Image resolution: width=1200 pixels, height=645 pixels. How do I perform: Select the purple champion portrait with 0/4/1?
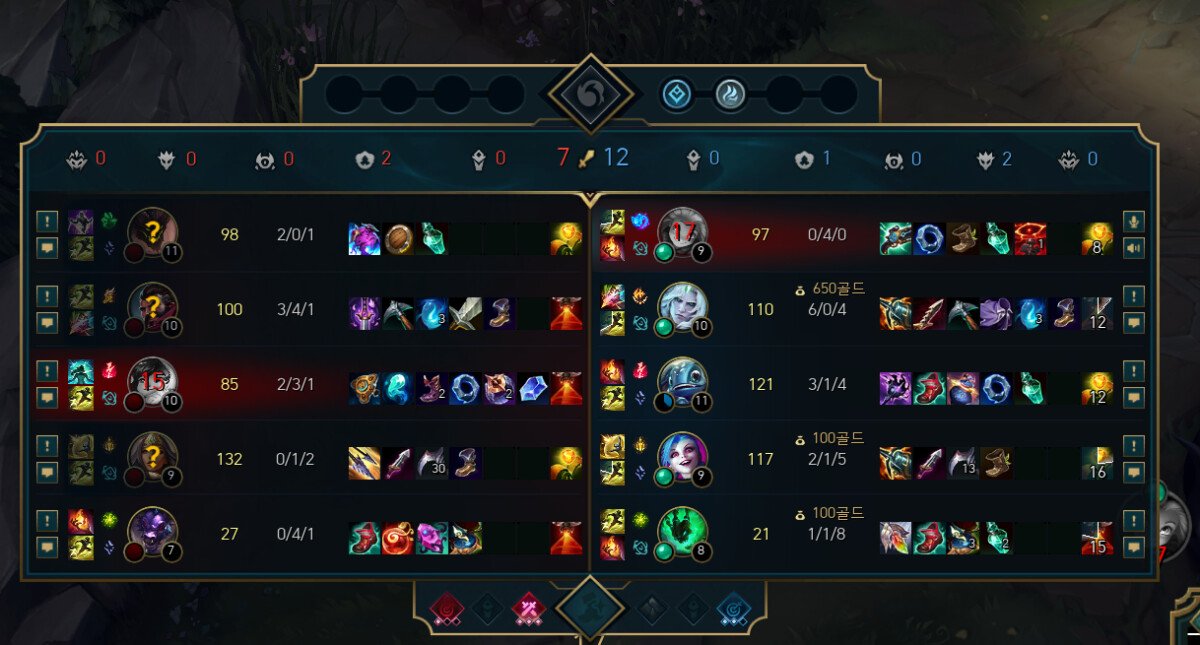pyautogui.click(x=153, y=533)
